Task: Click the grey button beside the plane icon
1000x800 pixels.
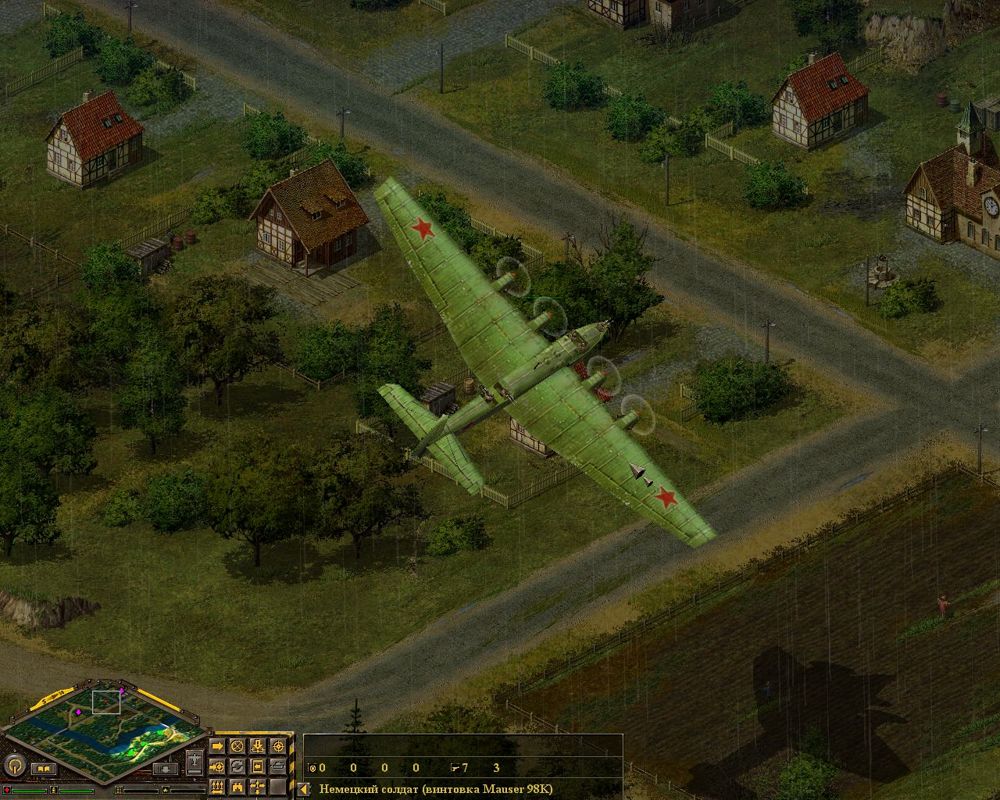Action: 165,769
